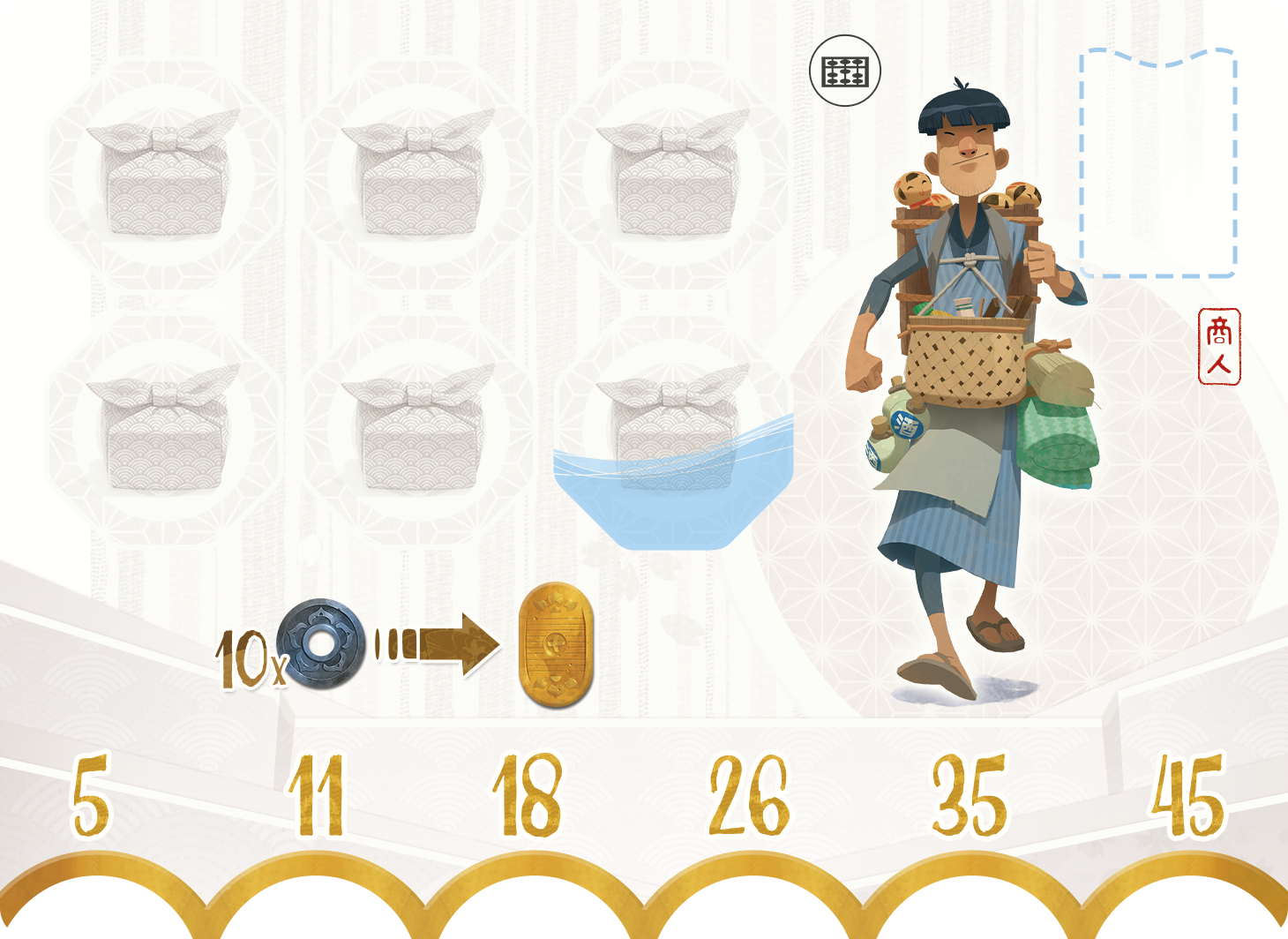Click the abacus icon in the circle
The image size is (1288, 939).
coord(844,71)
